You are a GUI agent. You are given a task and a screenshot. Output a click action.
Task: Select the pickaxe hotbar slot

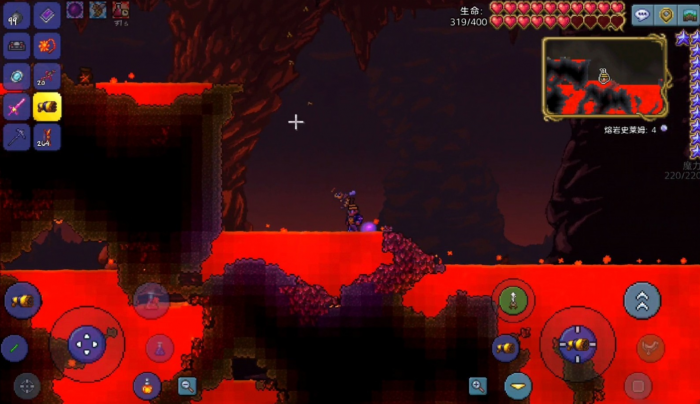[x=17, y=137]
